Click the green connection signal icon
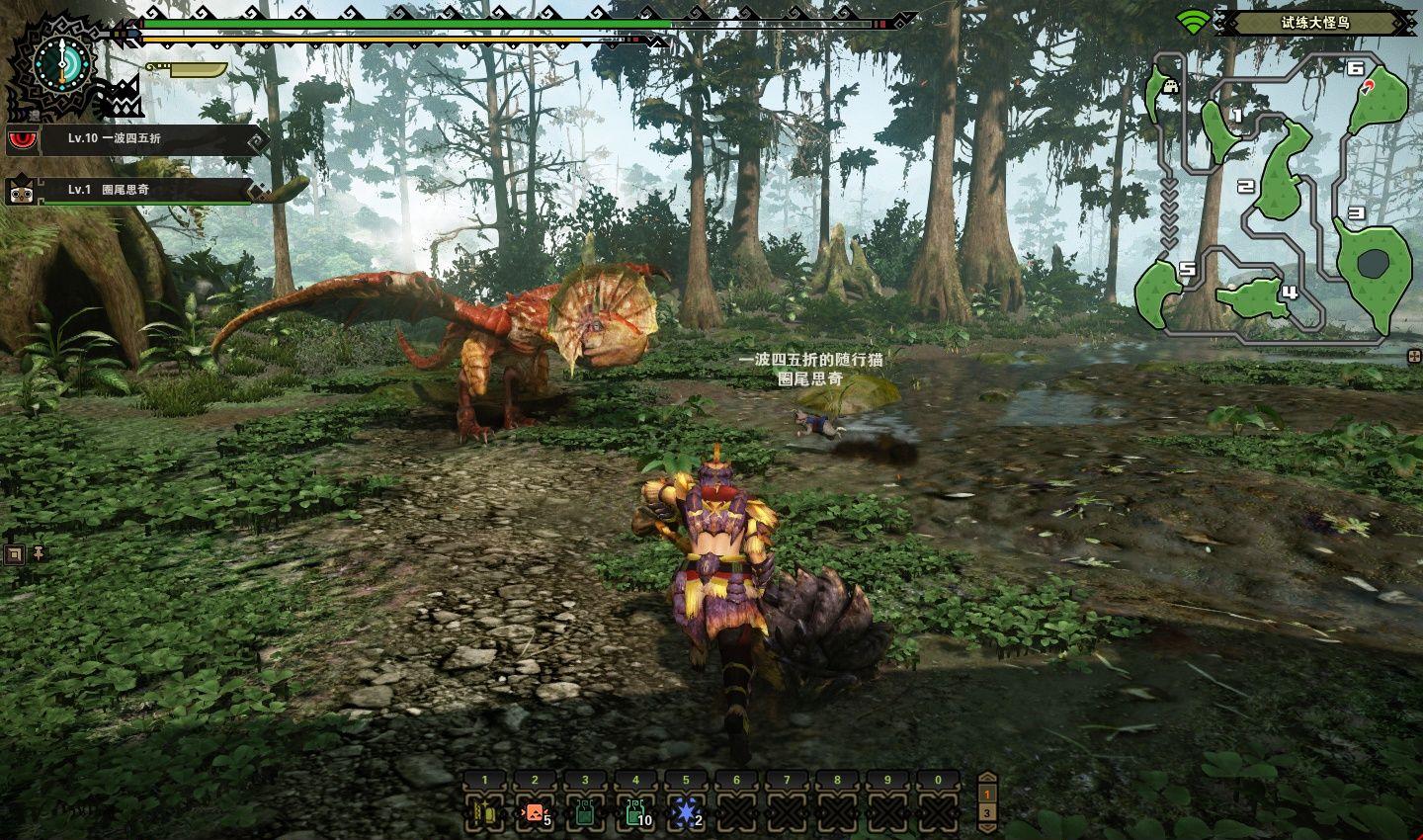Image resolution: width=1423 pixels, height=840 pixels. 1194,22
